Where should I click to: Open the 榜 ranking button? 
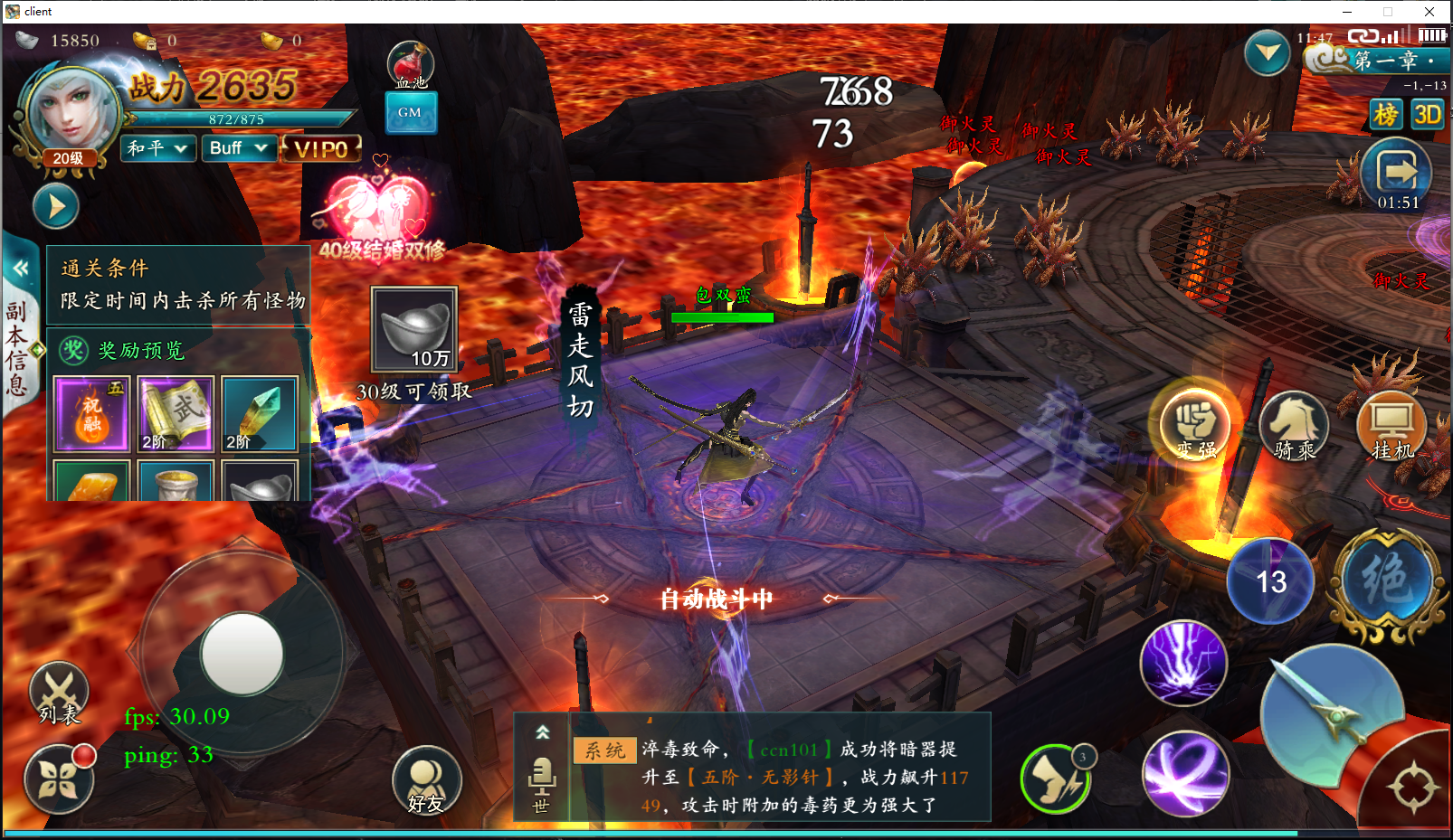click(x=1385, y=115)
